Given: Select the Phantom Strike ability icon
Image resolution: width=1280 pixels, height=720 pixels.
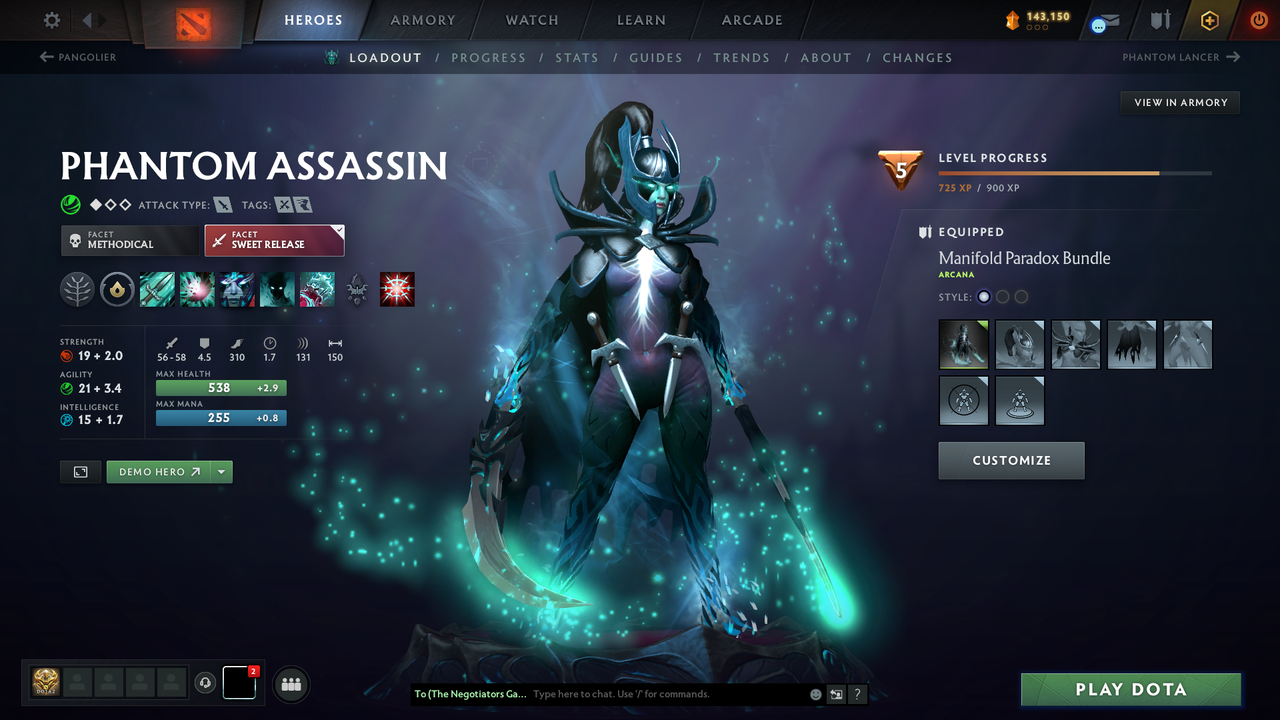Looking at the screenshot, I should pos(197,289).
